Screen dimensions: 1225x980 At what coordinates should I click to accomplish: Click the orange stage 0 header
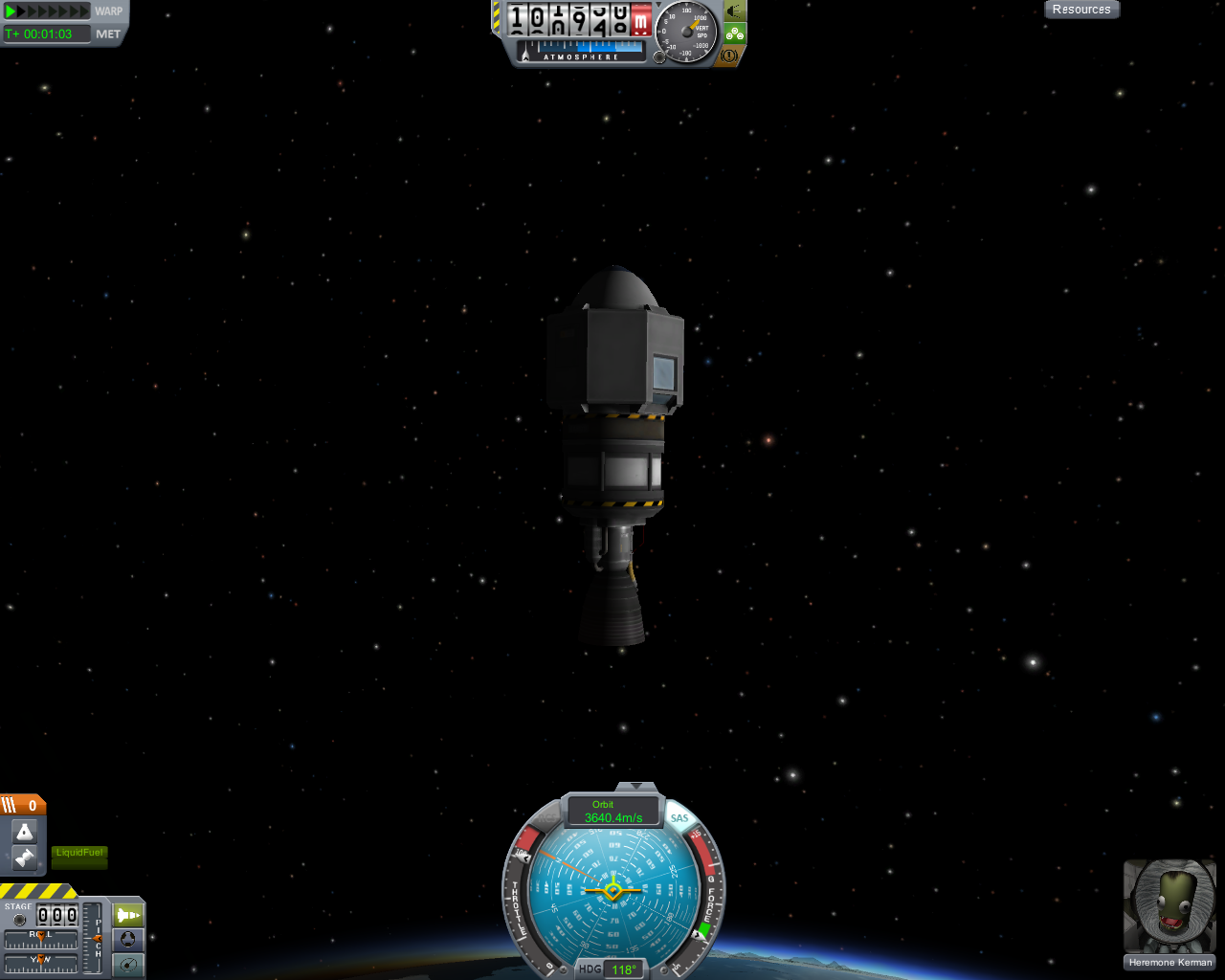(x=23, y=806)
